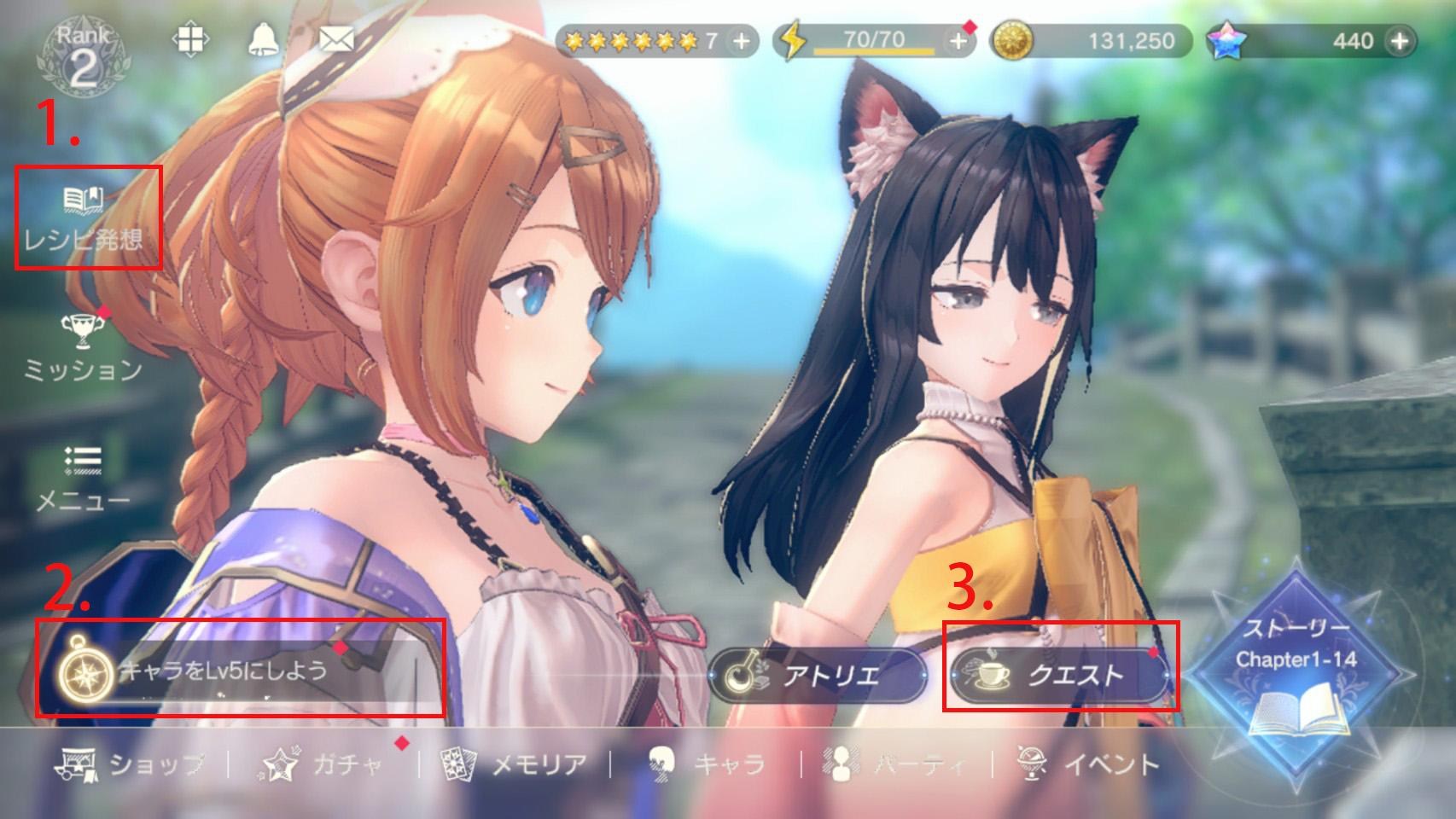Open the notifications bell icon
Image resolution: width=1456 pixels, height=819 pixels.
(x=263, y=40)
